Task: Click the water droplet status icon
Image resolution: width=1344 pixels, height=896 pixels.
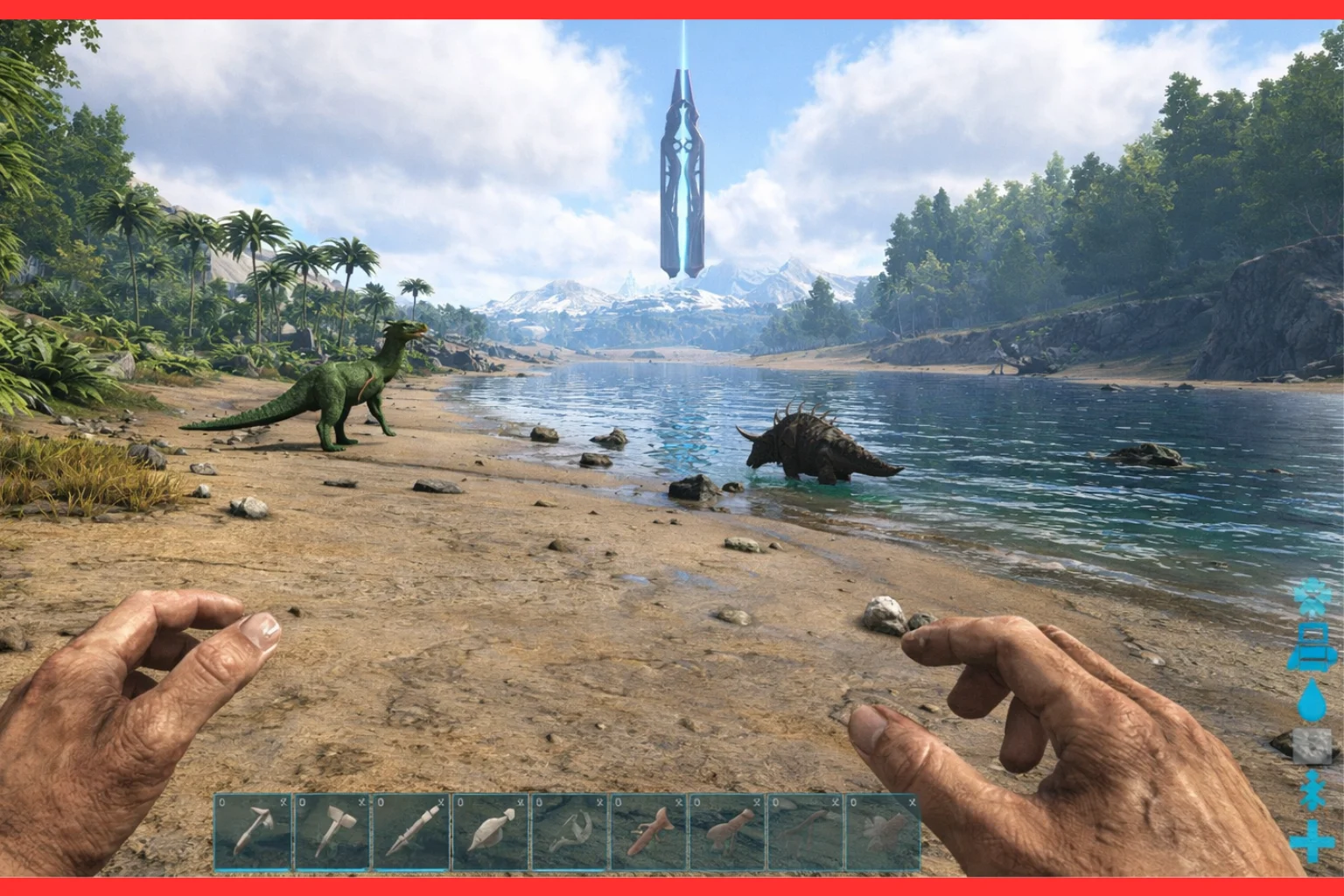Action: click(1312, 701)
